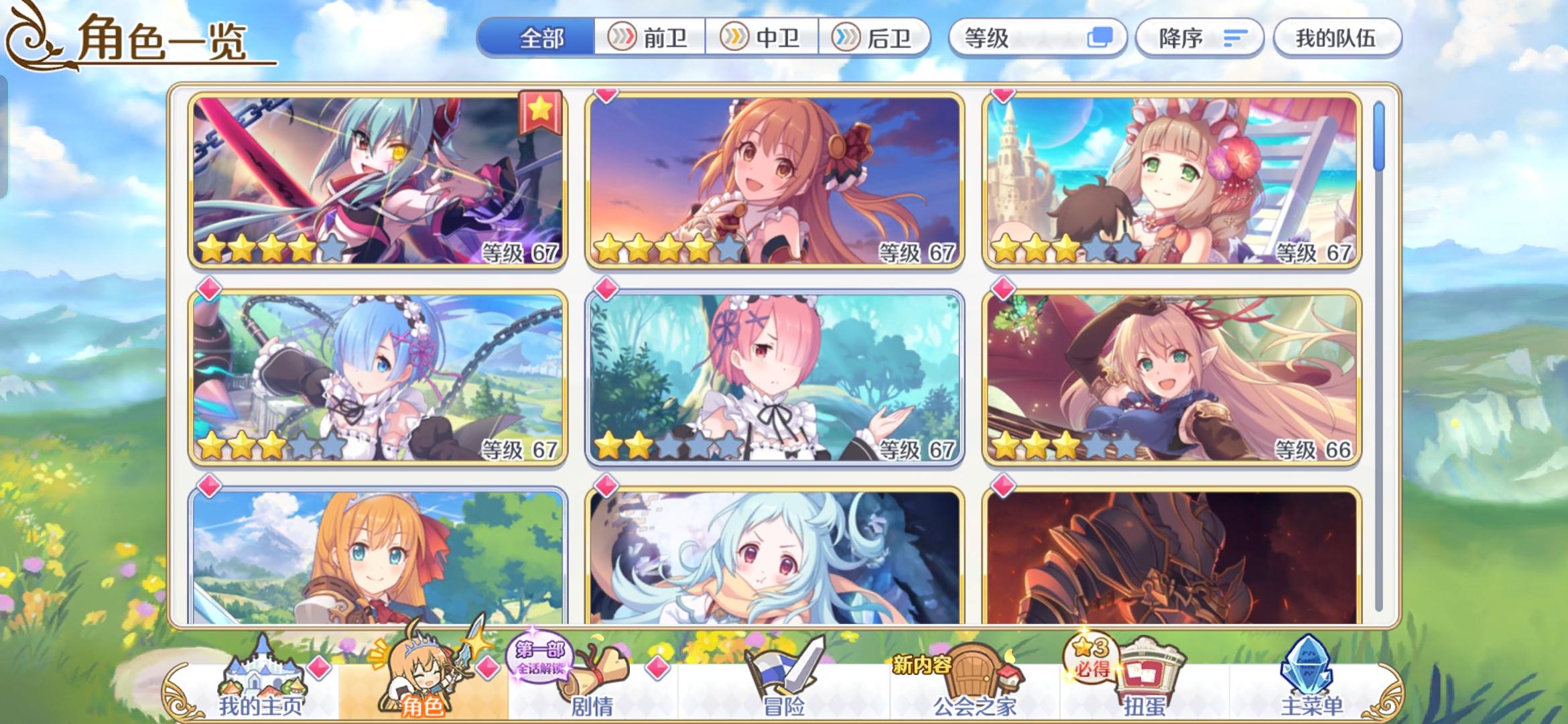Viewport: 1568px width, 724px height.
Task: Switch to the 后卫 rear guard tab
Action: pyautogui.click(x=878, y=38)
